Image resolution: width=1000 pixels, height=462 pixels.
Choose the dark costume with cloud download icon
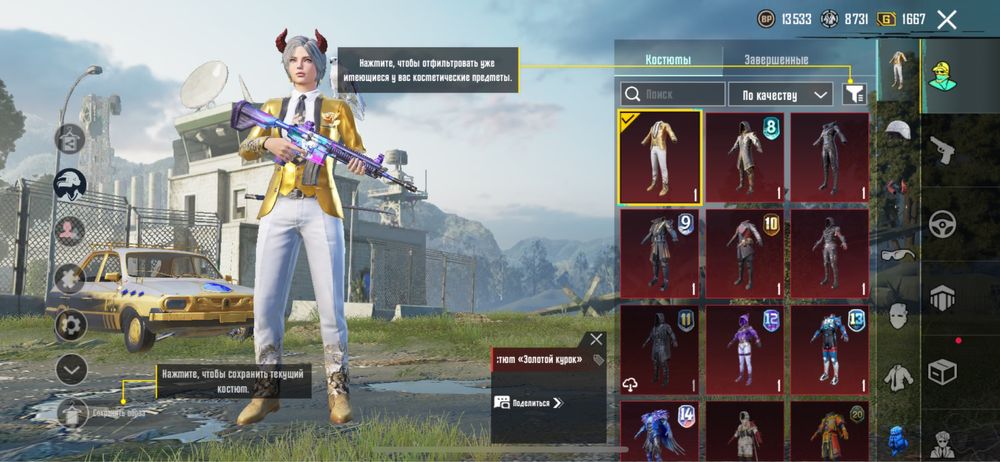pos(660,350)
